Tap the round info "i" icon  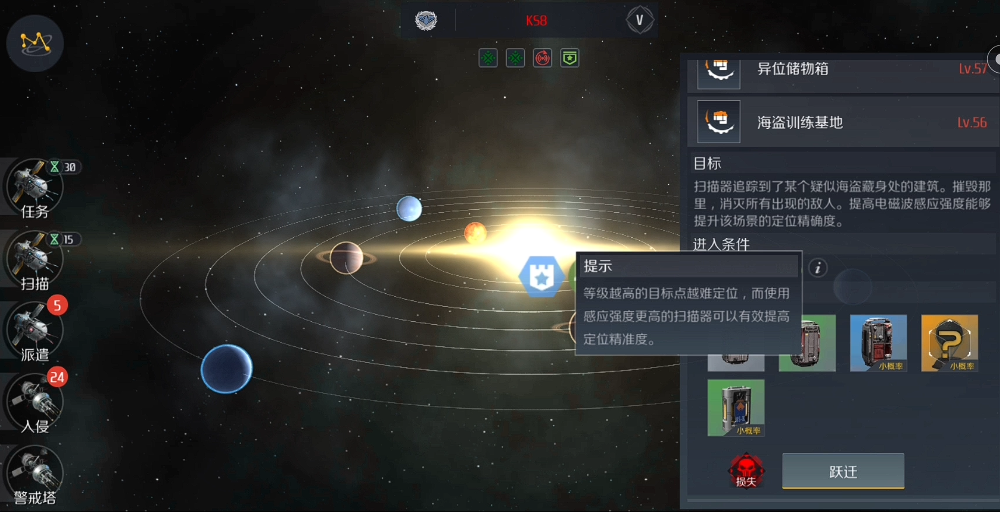[818, 267]
